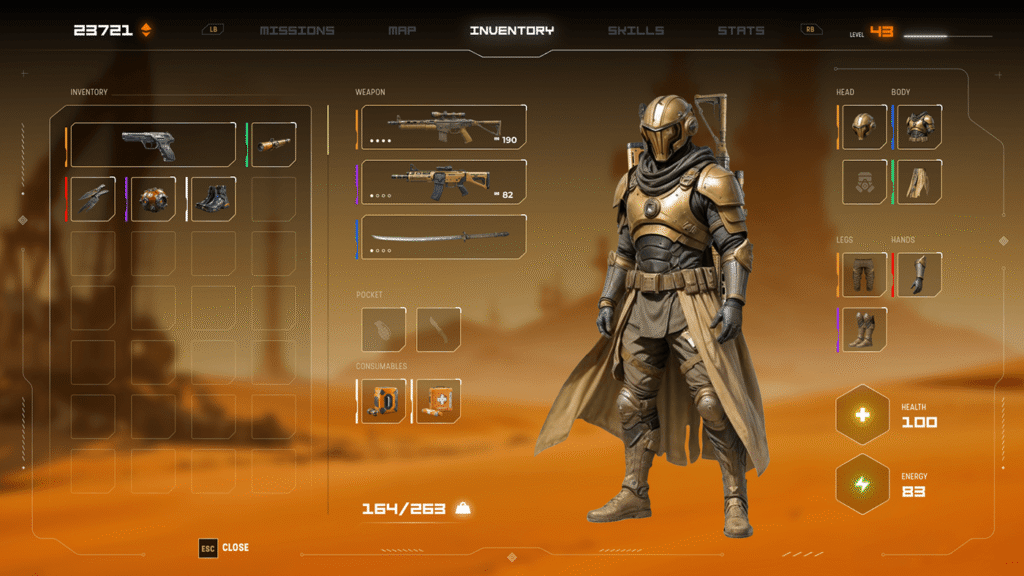Choose the gauntlet in the Hands slot
Viewport: 1024px width, 576px height.
pos(919,274)
